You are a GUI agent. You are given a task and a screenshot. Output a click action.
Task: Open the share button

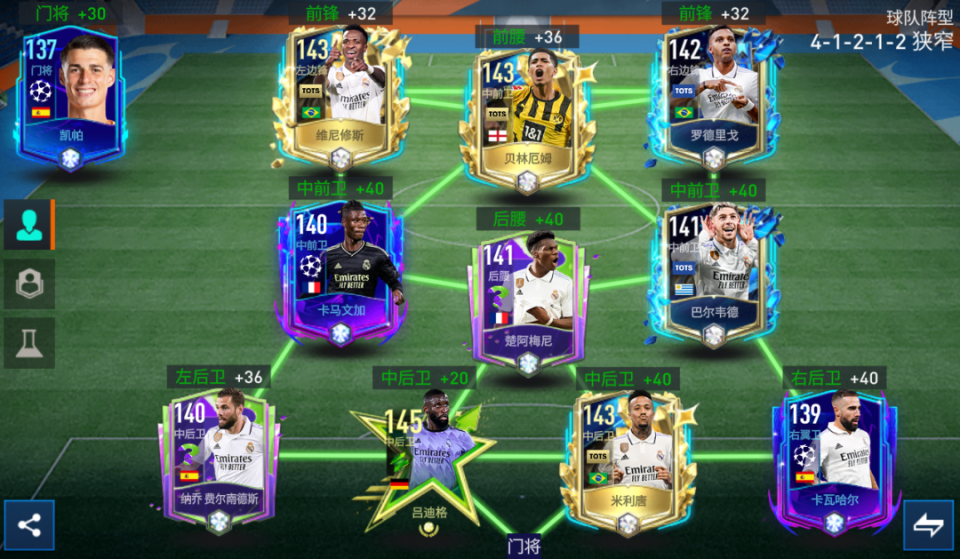[29, 525]
